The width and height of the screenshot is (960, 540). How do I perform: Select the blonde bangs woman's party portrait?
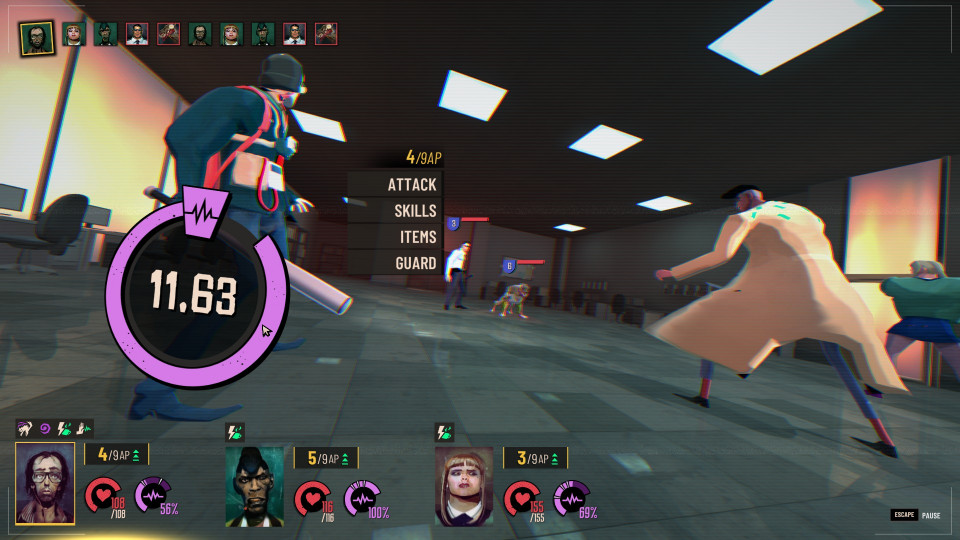[x=464, y=486]
